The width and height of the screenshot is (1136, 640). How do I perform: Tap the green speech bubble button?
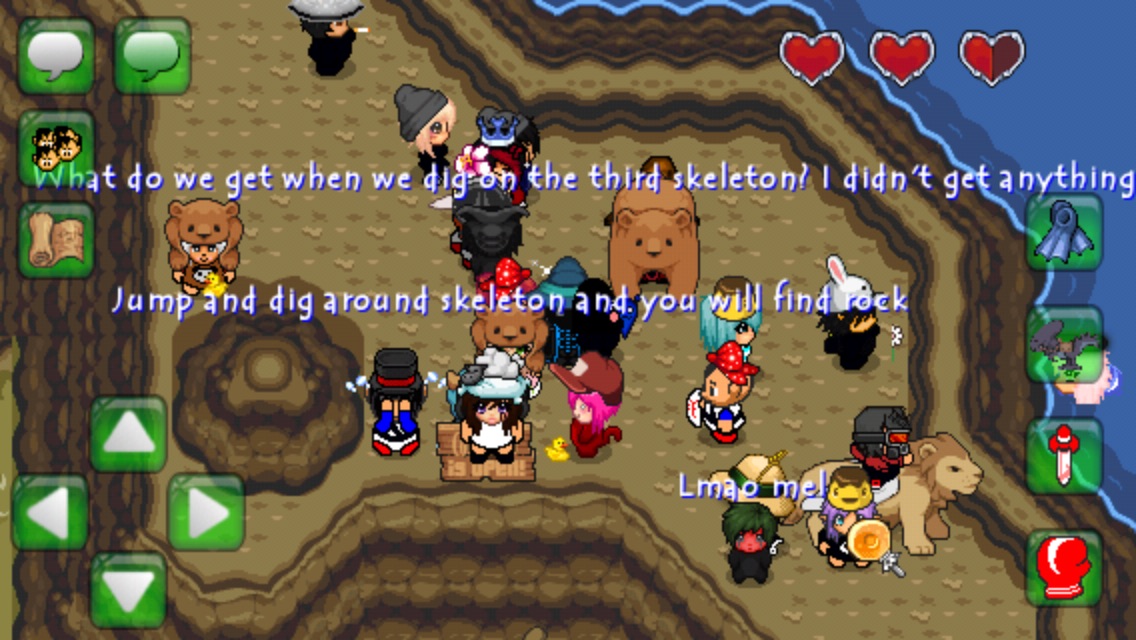pos(152,56)
